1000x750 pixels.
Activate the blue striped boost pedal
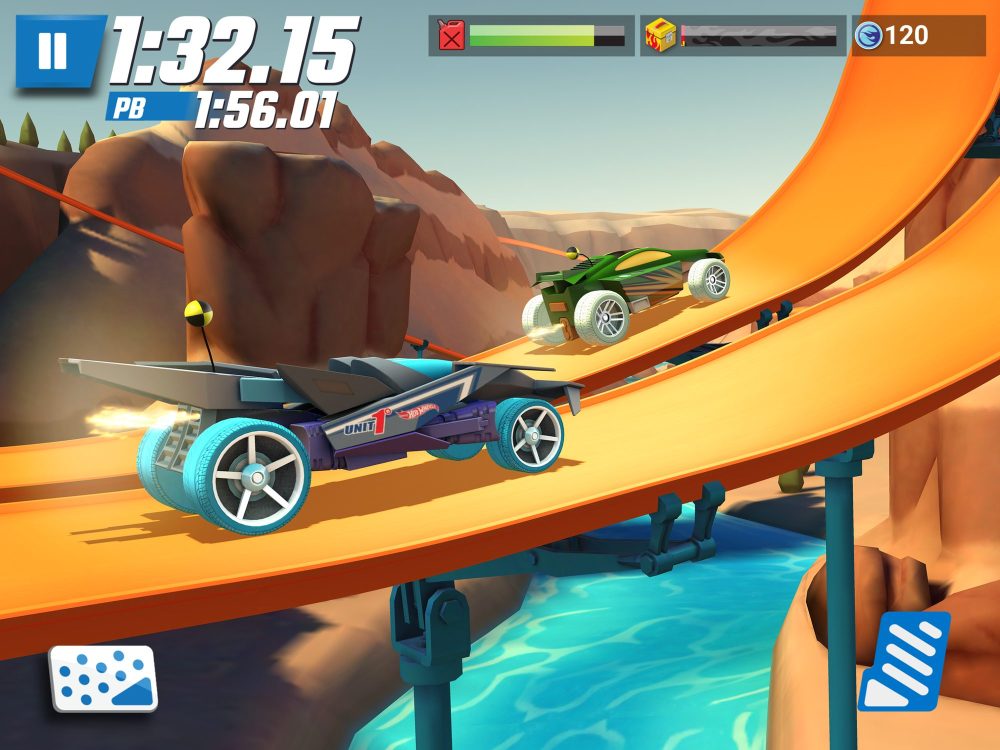click(904, 662)
